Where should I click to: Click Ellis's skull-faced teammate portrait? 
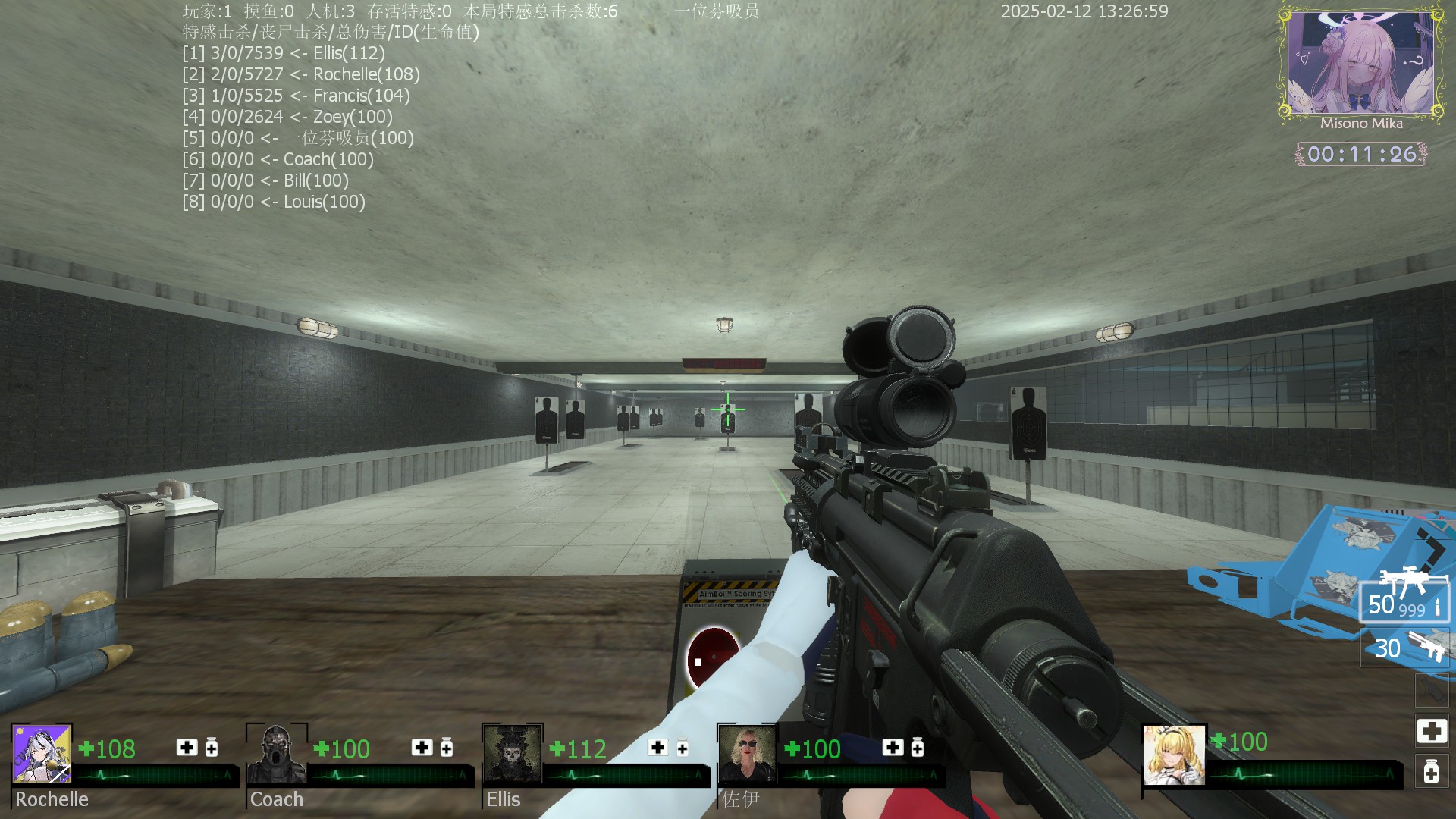[x=513, y=754]
